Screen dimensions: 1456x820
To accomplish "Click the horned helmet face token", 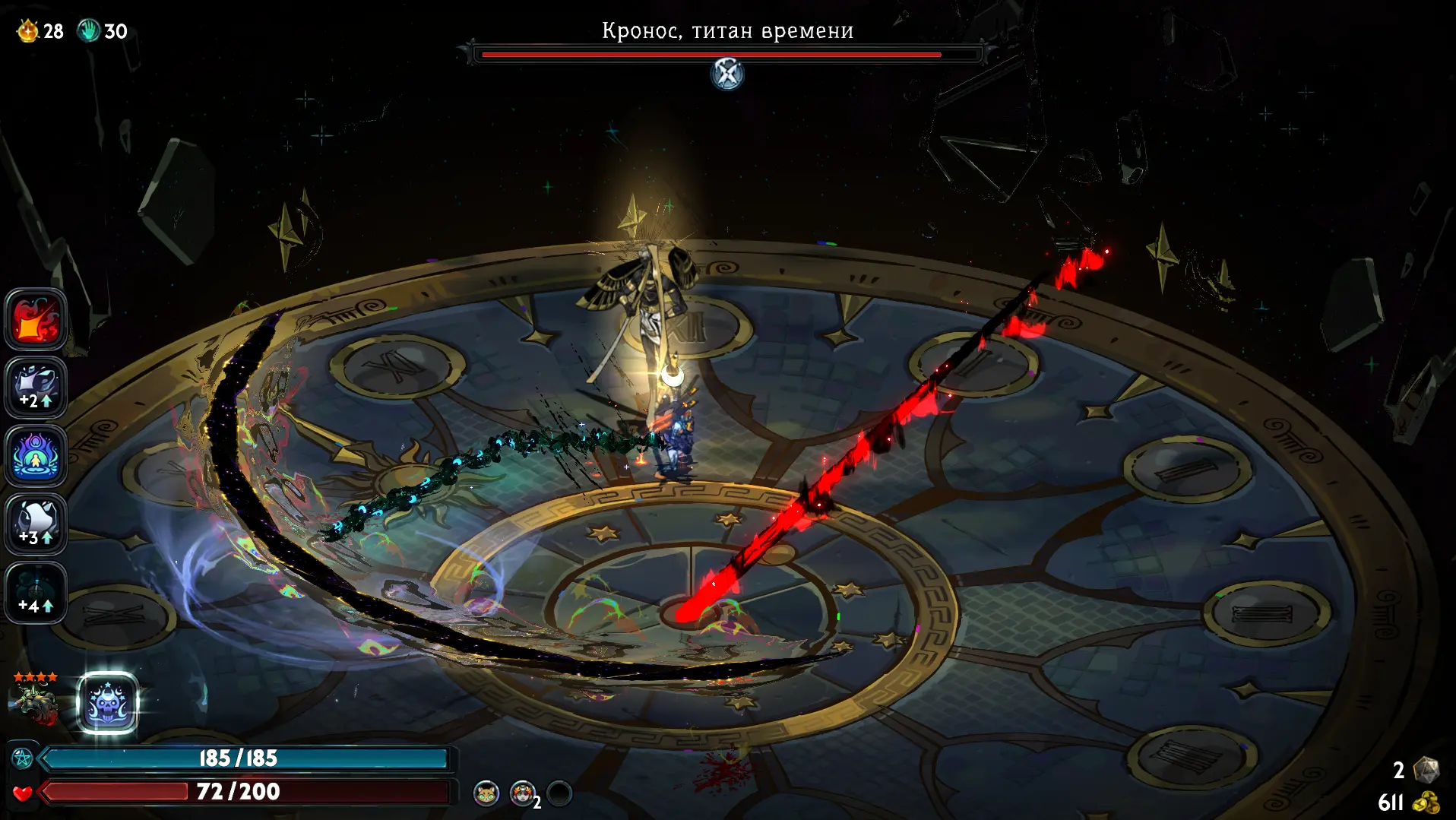I will coord(522,793).
